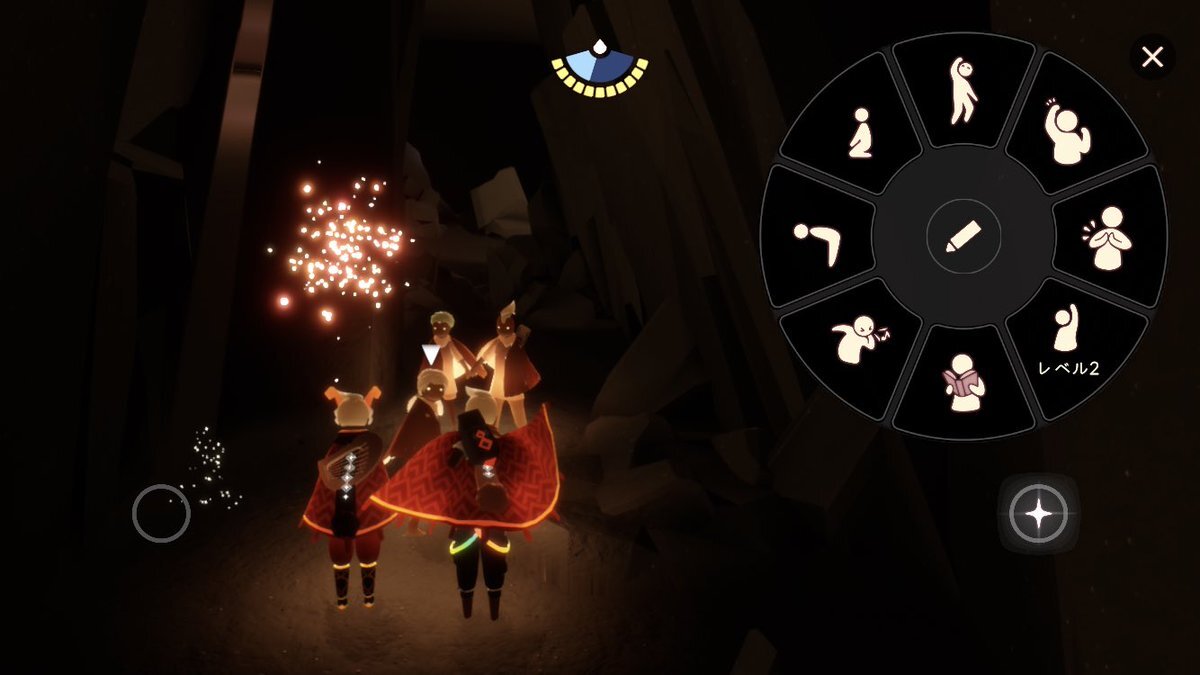Select the book reading emote
Screen dimensions: 1200x675
tap(964, 382)
